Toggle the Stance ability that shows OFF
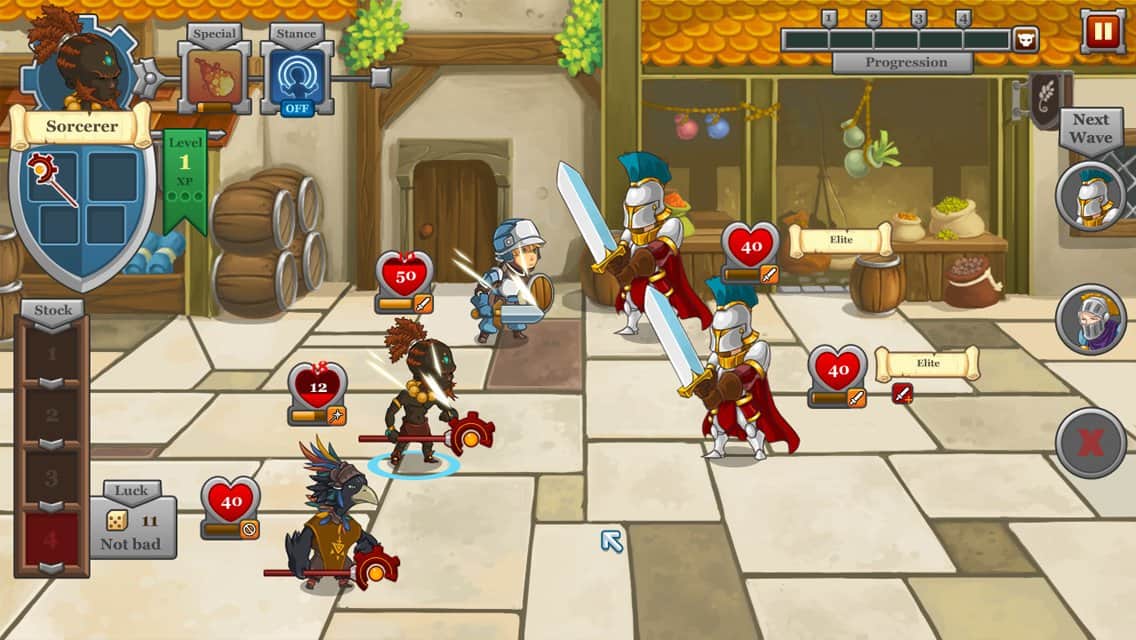The image size is (1136, 640). 297,78
